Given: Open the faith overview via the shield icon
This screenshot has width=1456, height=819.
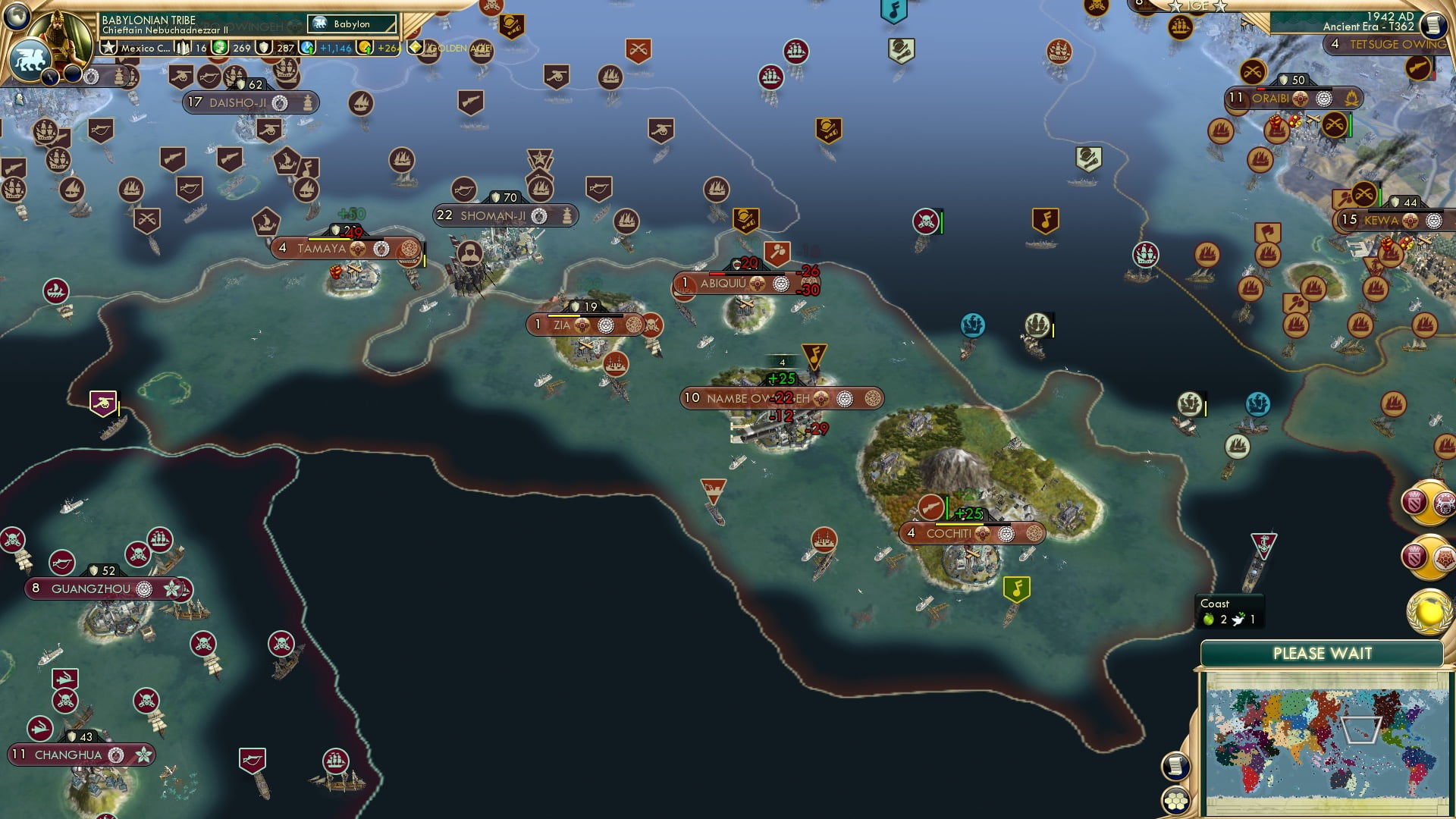Looking at the screenshot, I should 265,47.
